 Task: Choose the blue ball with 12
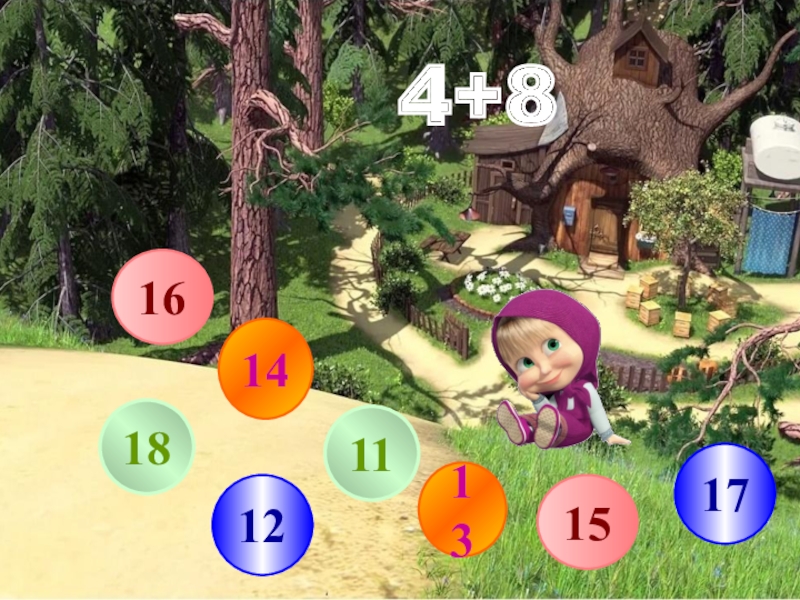(262, 524)
